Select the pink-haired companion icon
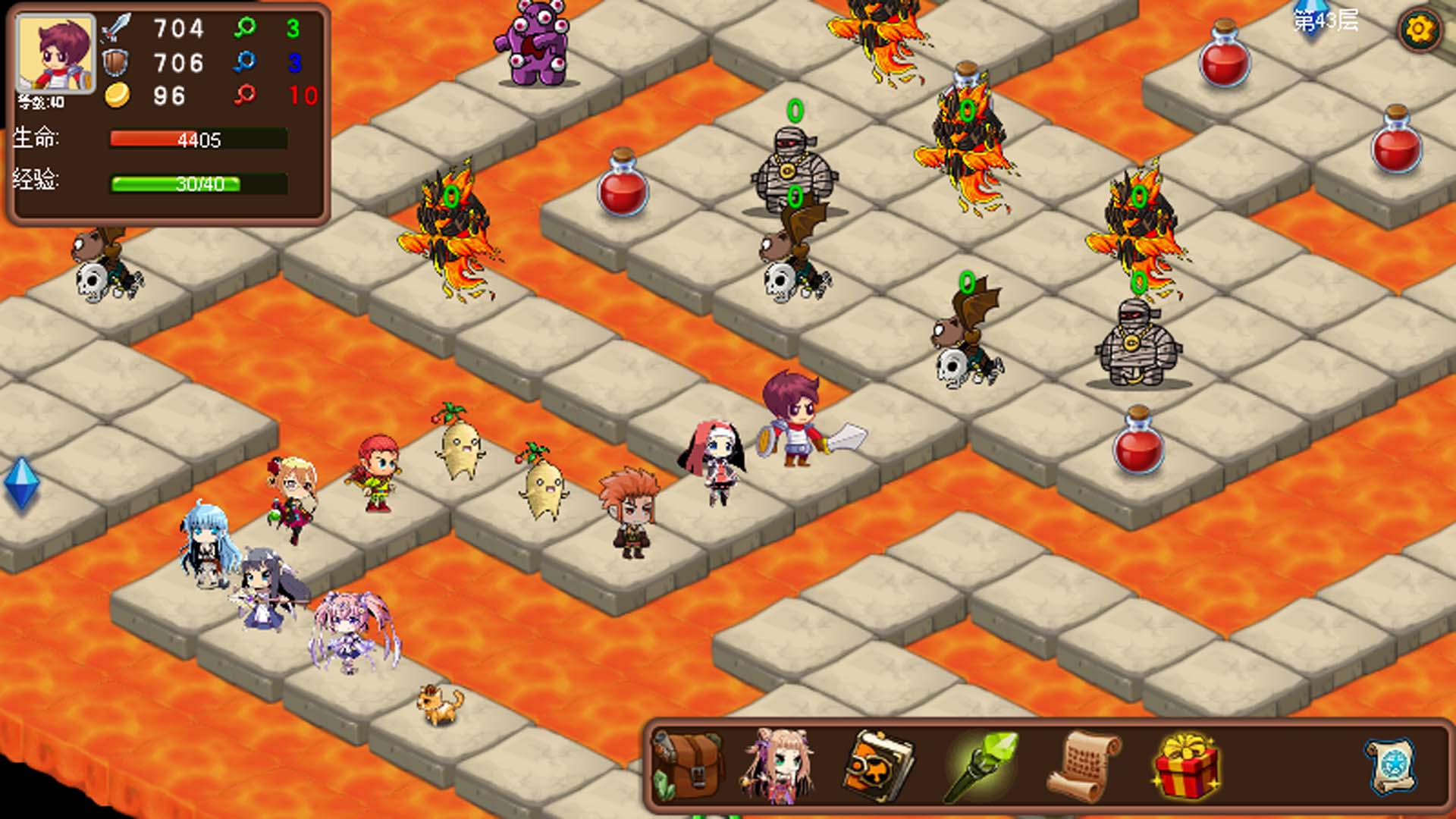This screenshot has height=819, width=1456. pos(780,766)
